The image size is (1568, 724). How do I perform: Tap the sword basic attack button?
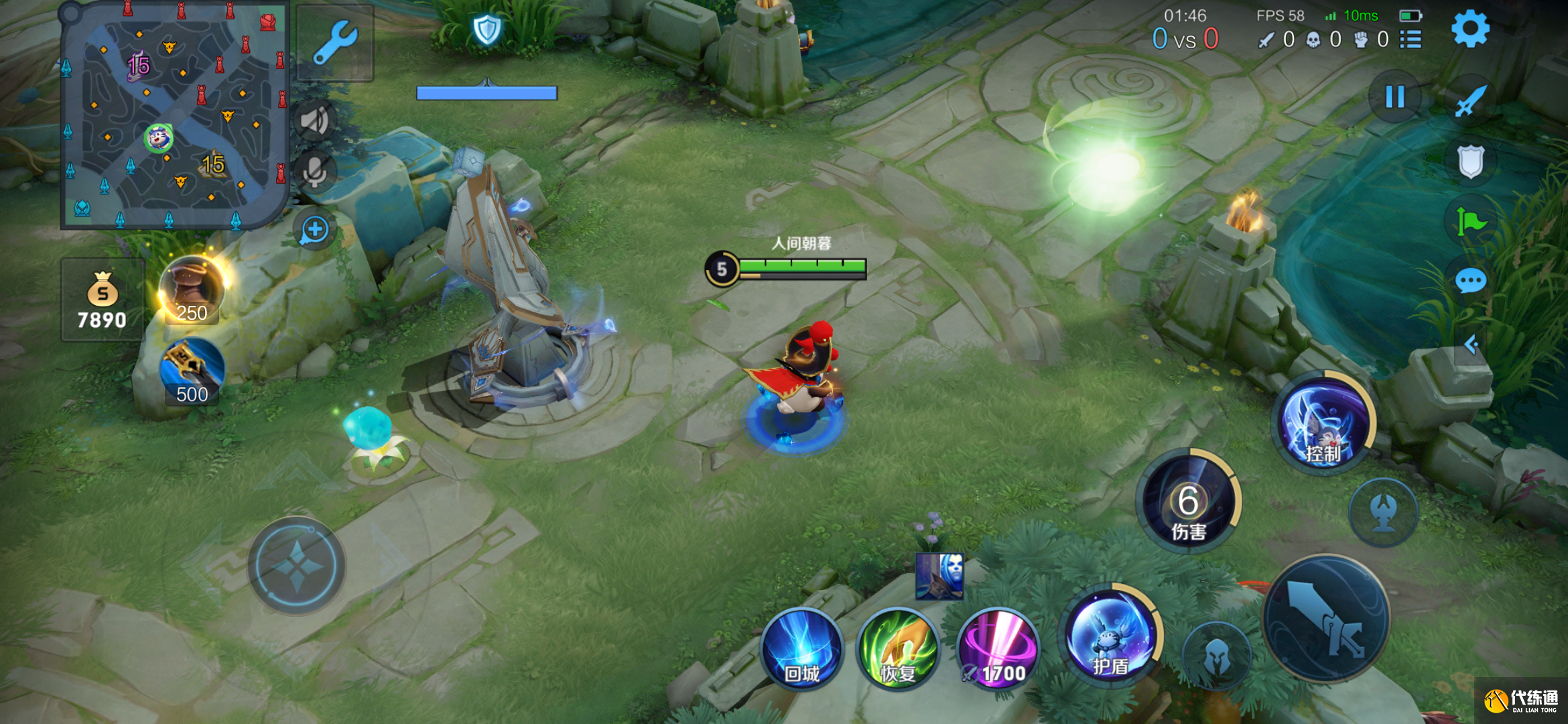point(1326,618)
